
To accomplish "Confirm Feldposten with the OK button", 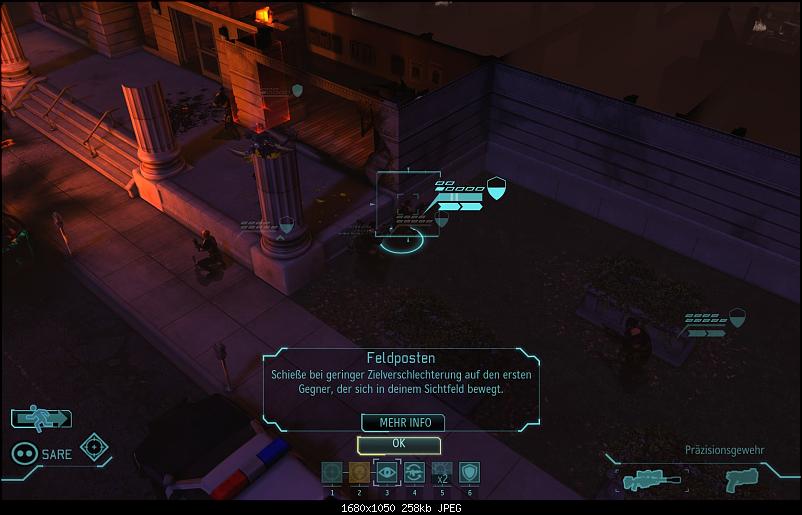I will point(398,443).
